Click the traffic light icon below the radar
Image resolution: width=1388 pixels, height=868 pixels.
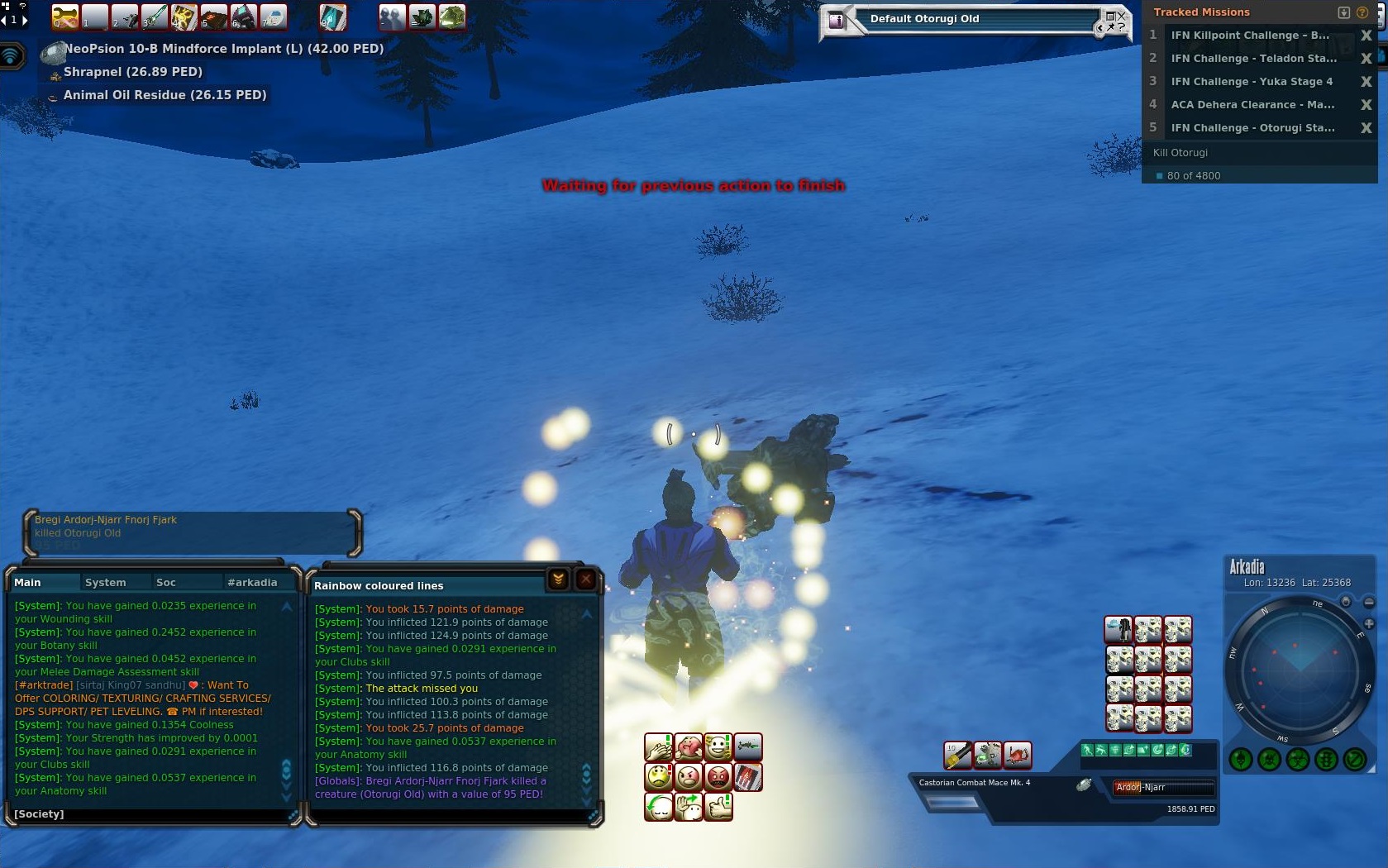click(1326, 759)
